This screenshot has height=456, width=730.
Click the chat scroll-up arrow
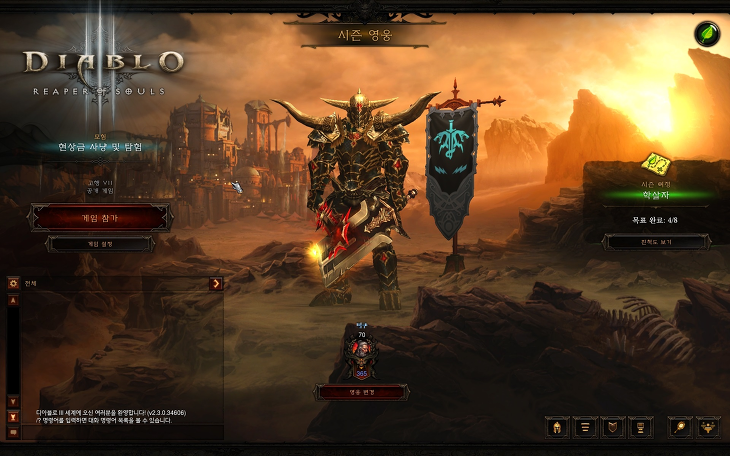14,300
